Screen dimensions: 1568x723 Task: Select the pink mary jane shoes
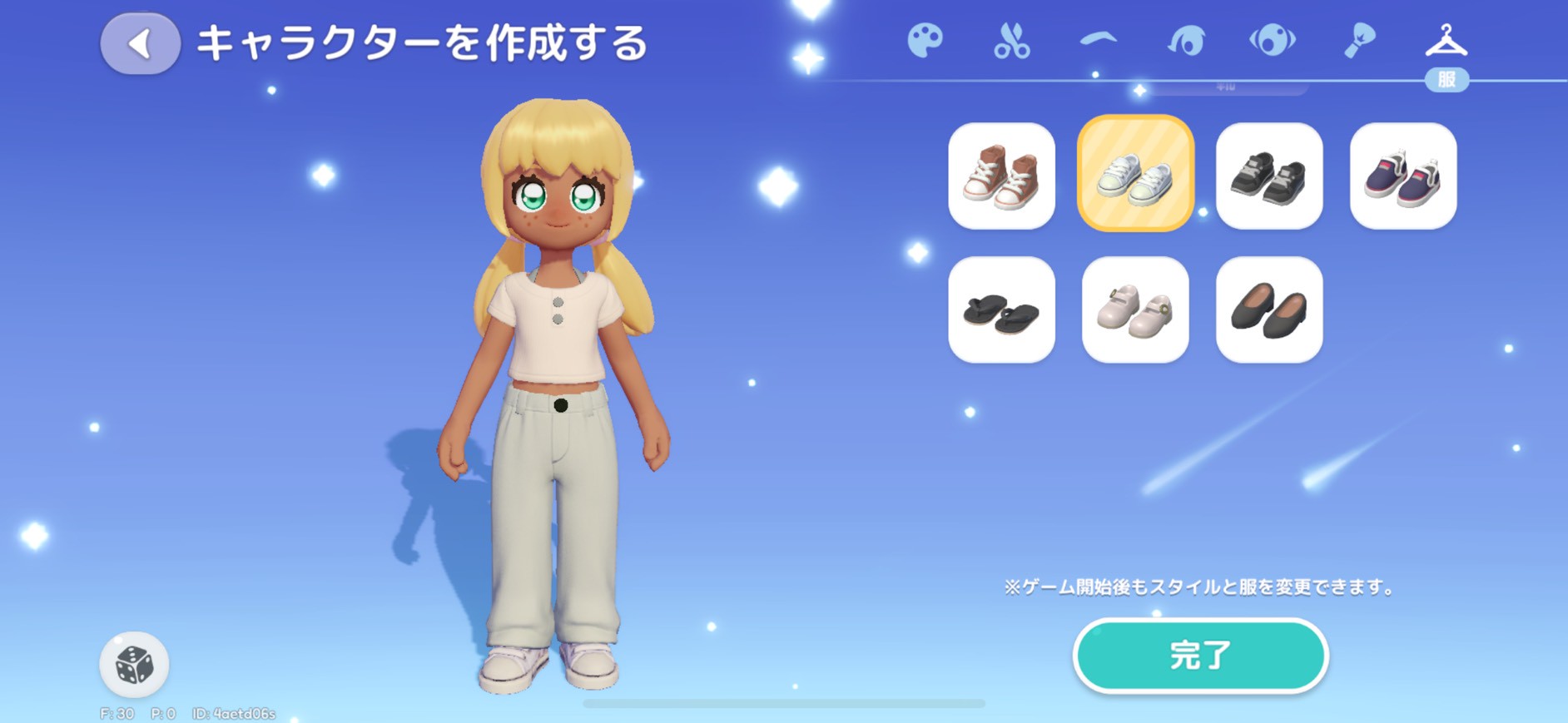[1135, 310]
